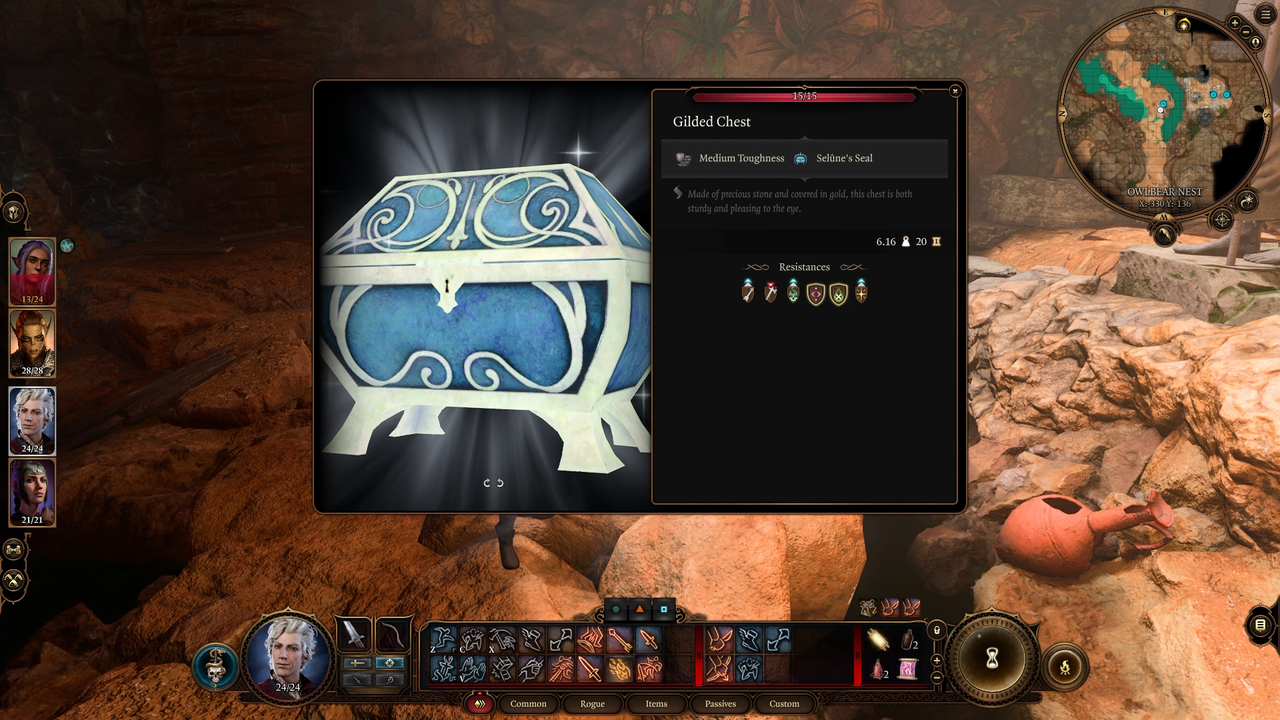This screenshot has width=1280, height=720.
Task: Select the purple-haired party member at 13/24 HP
Action: tap(32, 270)
